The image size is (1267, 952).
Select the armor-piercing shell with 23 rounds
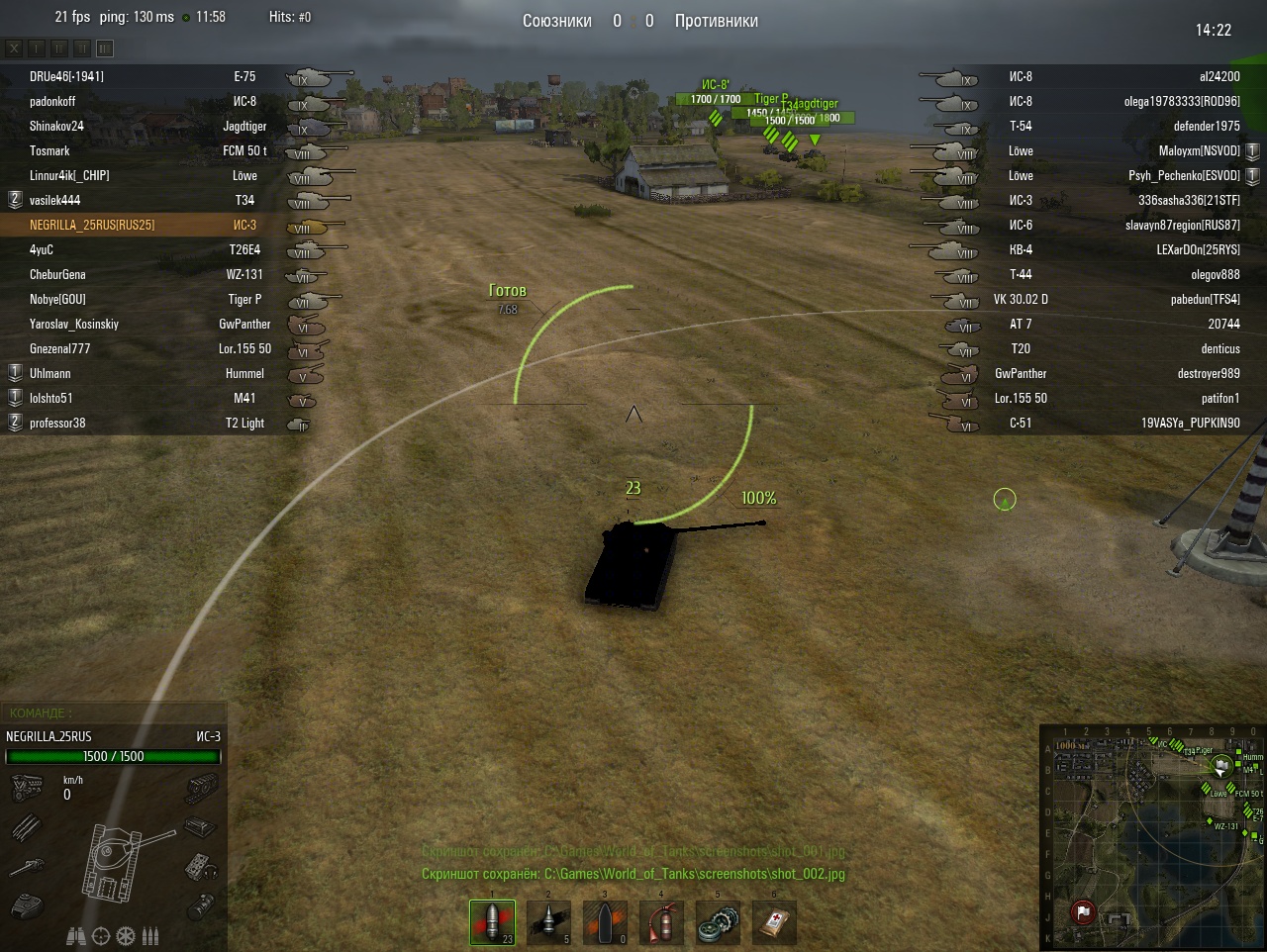coord(492,922)
